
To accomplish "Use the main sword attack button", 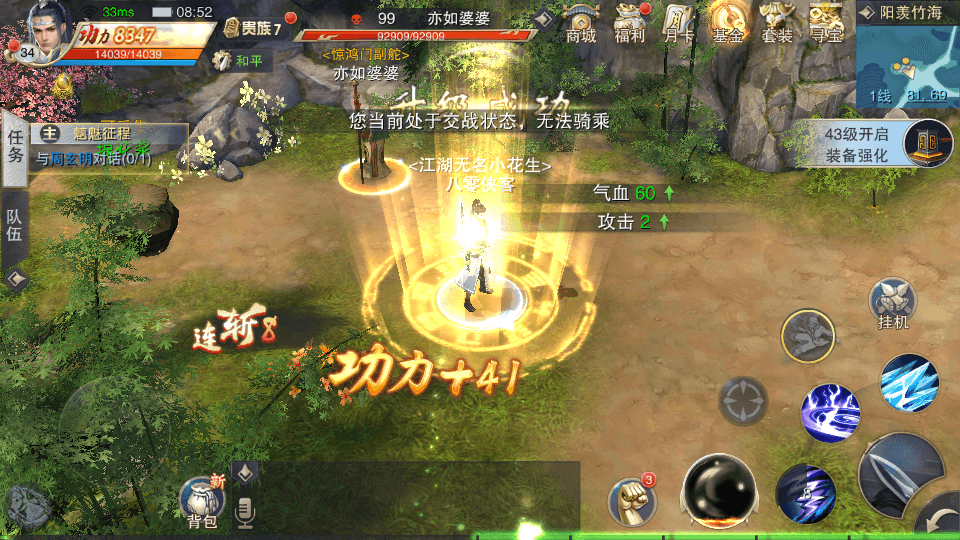I will click(x=898, y=474).
